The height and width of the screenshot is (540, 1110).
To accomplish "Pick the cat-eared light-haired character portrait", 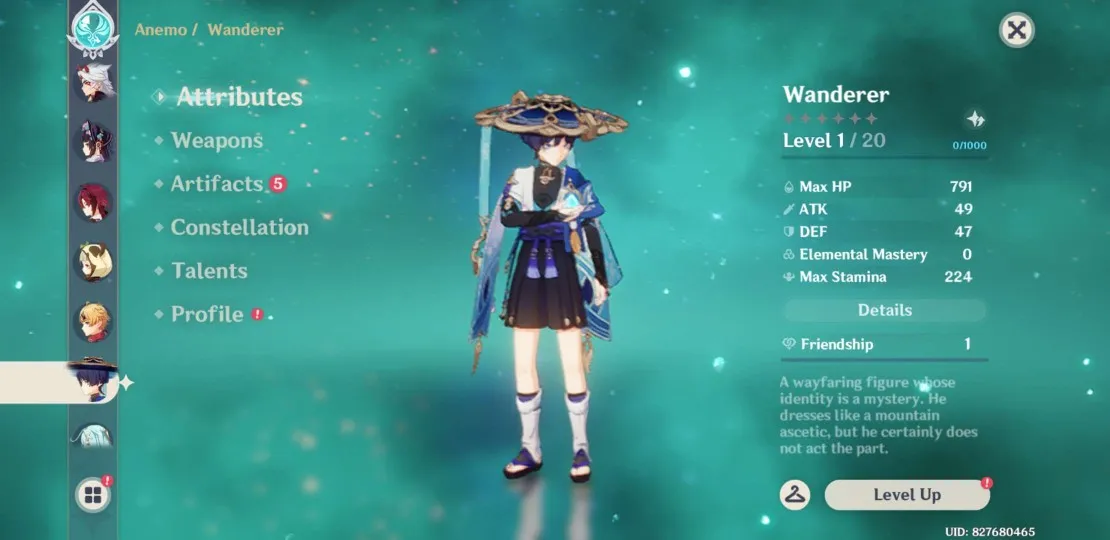I will pos(96,262).
